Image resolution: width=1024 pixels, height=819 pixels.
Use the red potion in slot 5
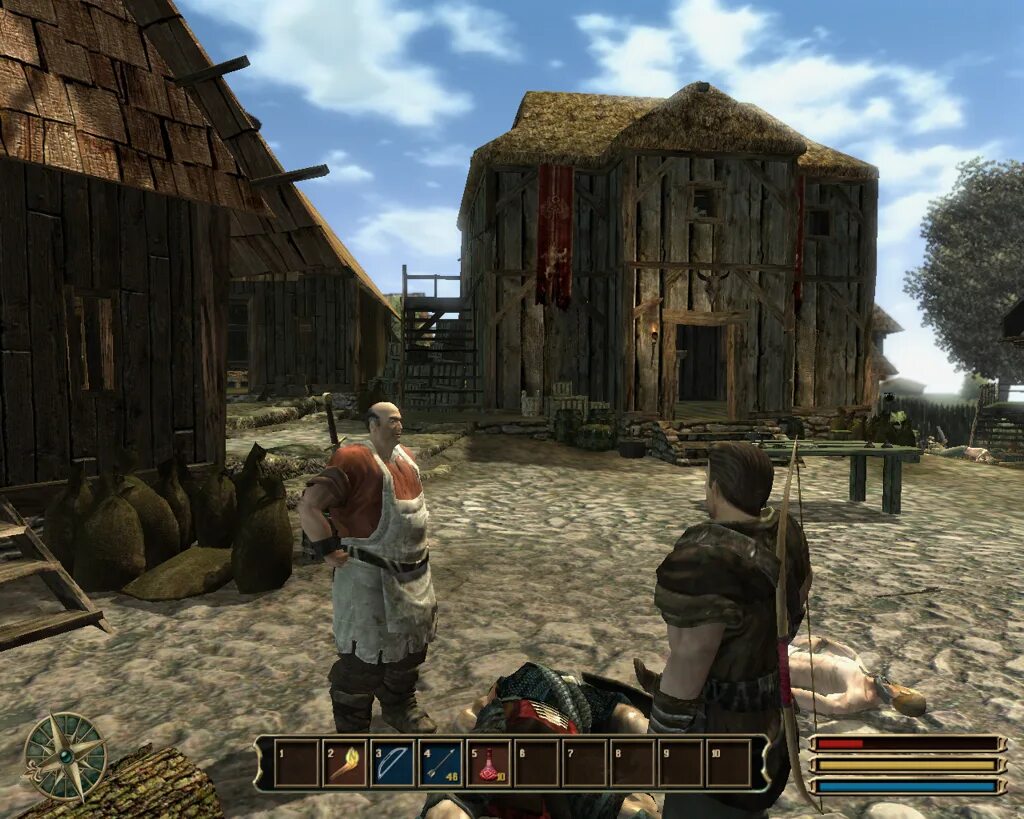pos(489,763)
